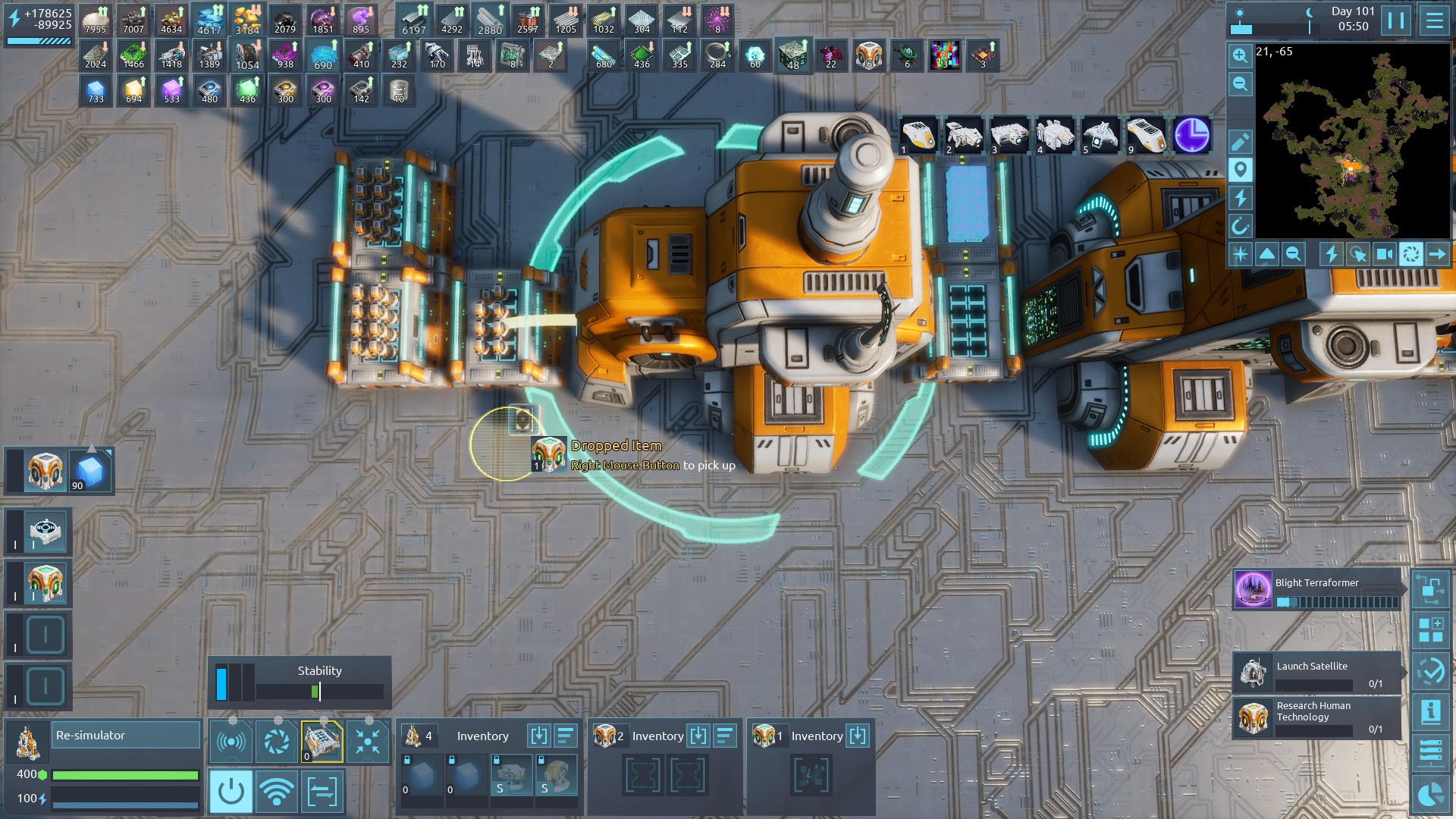Toggle the Re-simulator power button
Image resolution: width=1456 pixels, height=819 pixels.
tap(231, 792)
